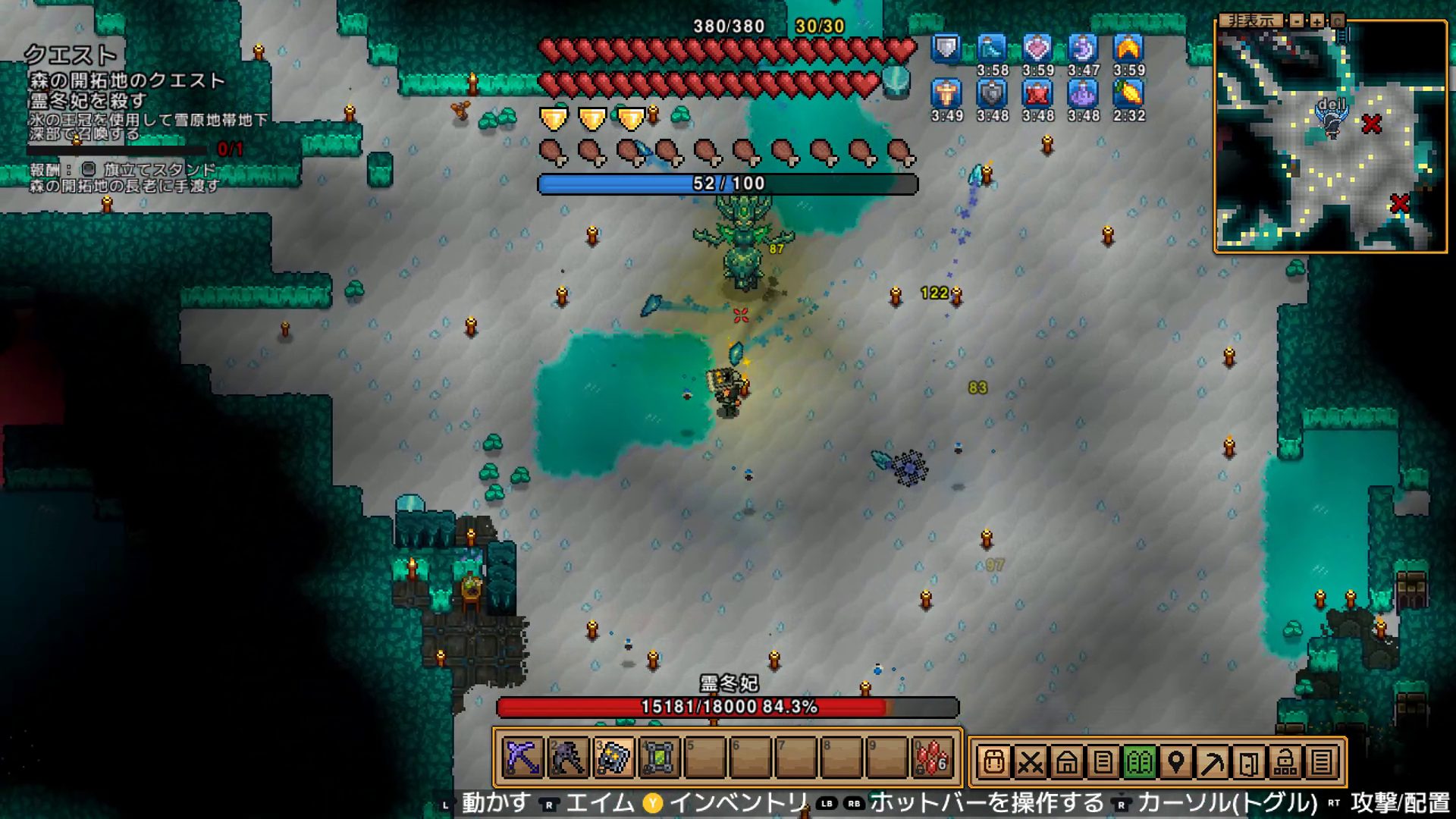The height and width of the screenshot is (819, 1456).
Task: Click the pickaxe toolbar icon
Action: pos(1212,761)
